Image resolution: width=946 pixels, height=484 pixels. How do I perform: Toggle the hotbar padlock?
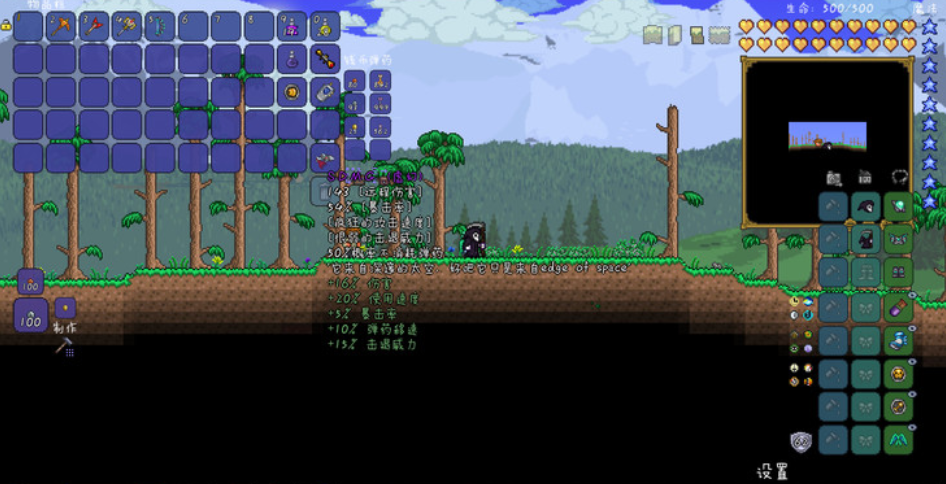[x=6, y=24]
